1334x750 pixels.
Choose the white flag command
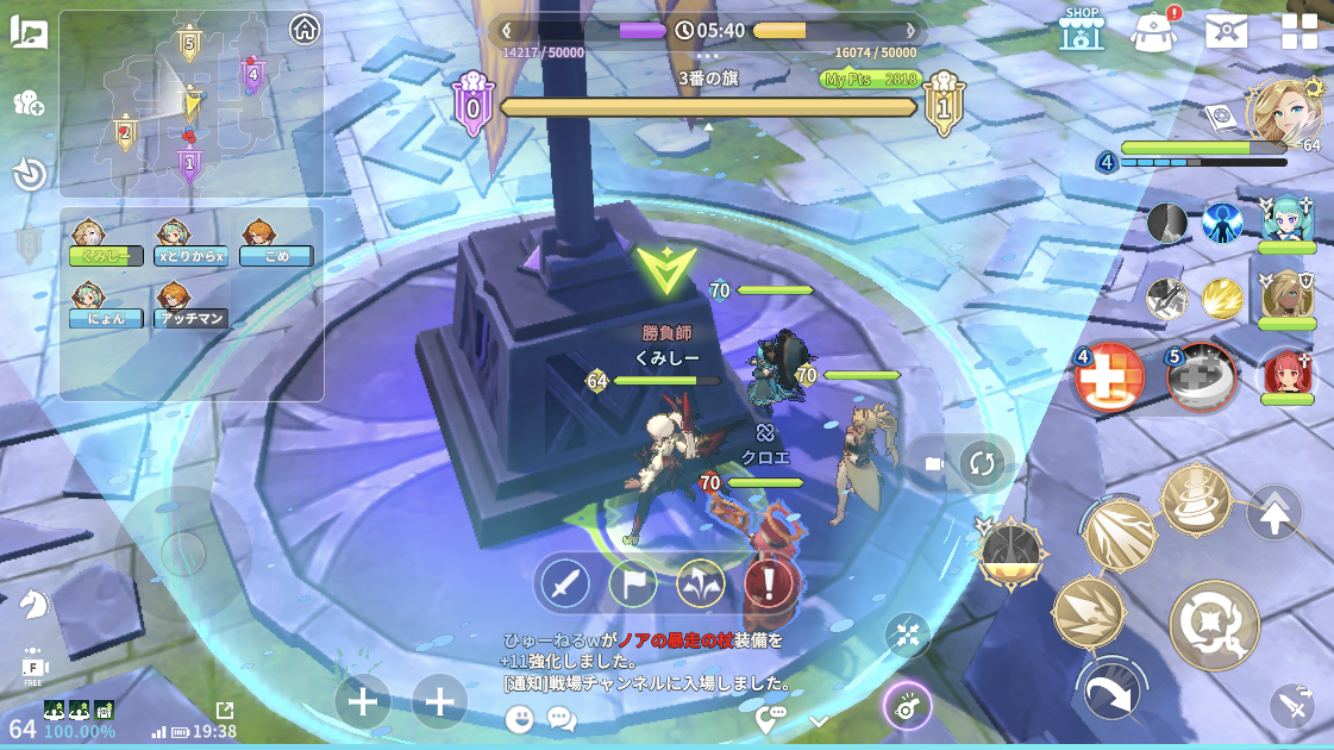pos(632,584)
